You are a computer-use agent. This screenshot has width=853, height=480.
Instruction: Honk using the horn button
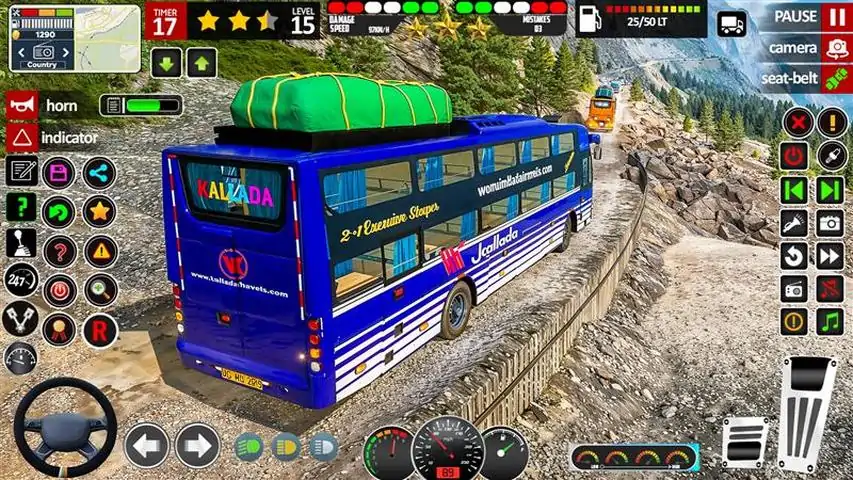click(21, 105)
